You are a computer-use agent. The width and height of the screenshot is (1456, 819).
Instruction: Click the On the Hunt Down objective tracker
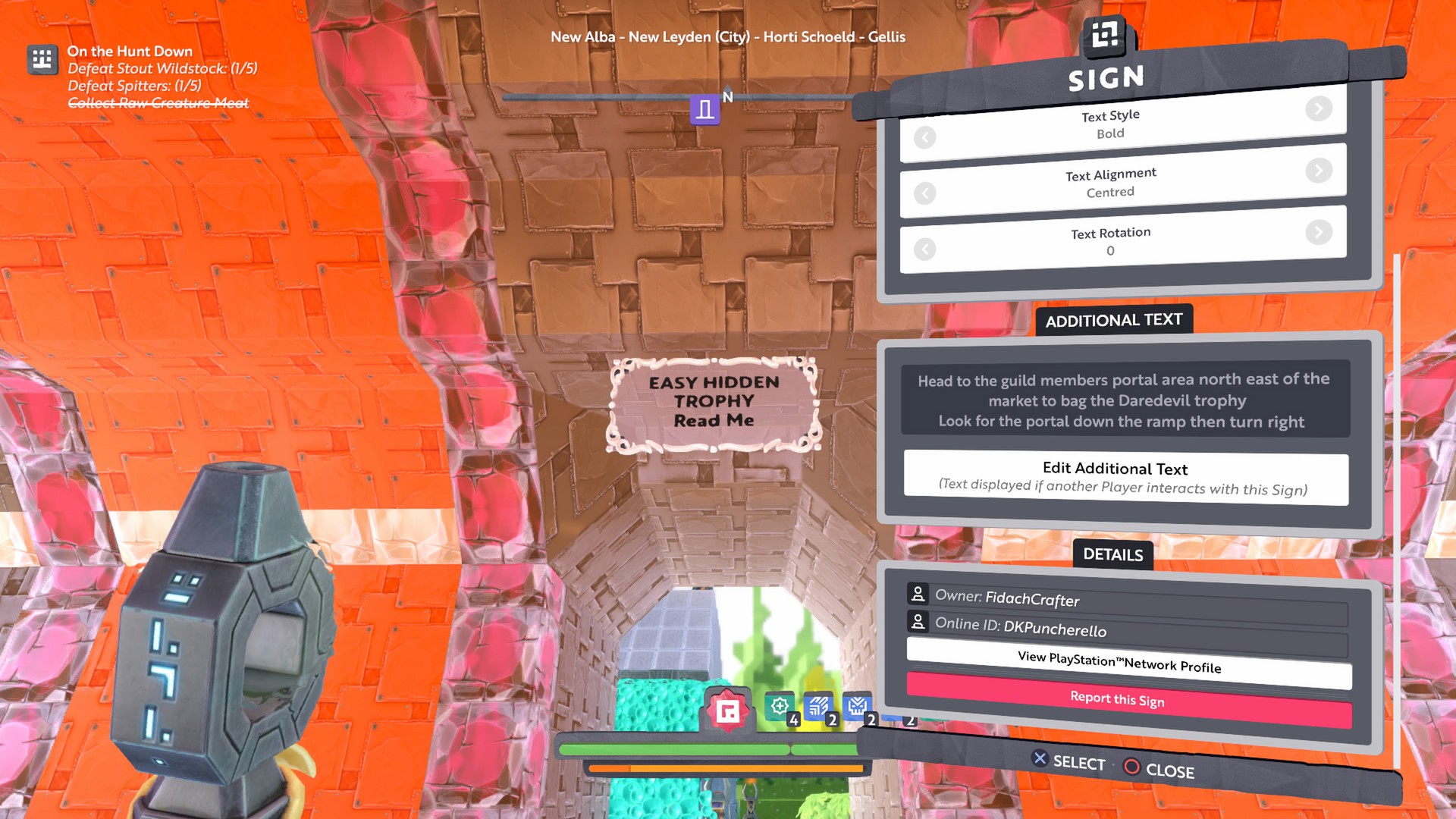click(130, 52)
